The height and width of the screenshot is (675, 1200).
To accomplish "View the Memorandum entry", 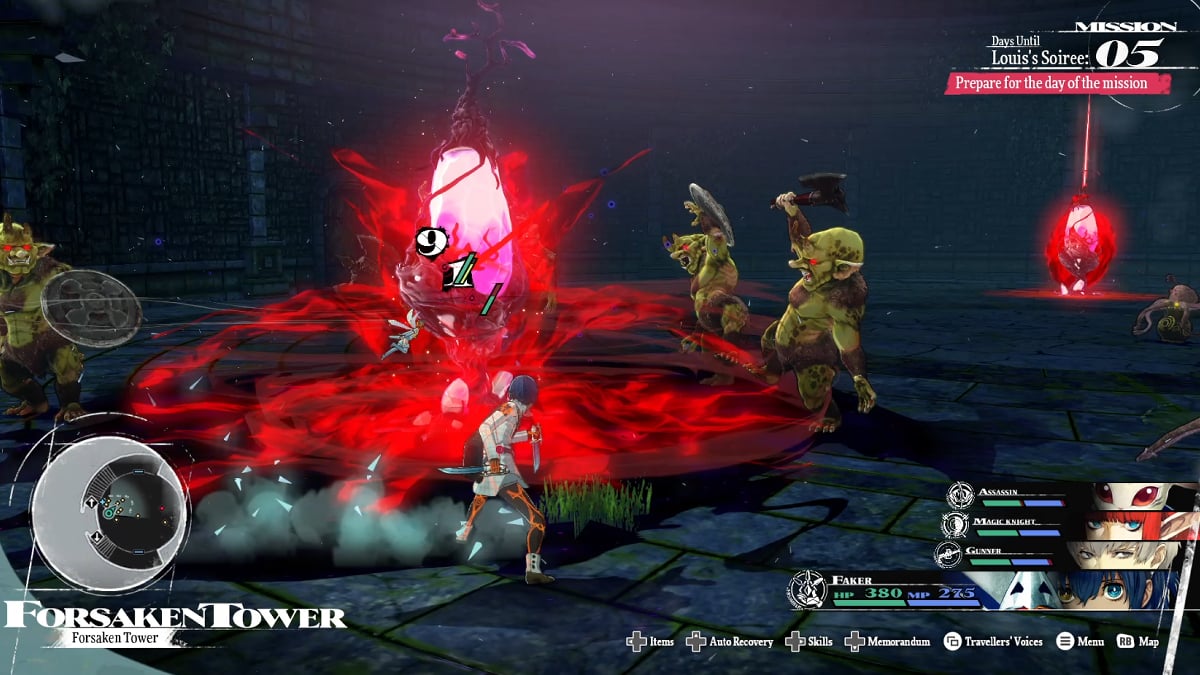I will [x=887, y=641].
